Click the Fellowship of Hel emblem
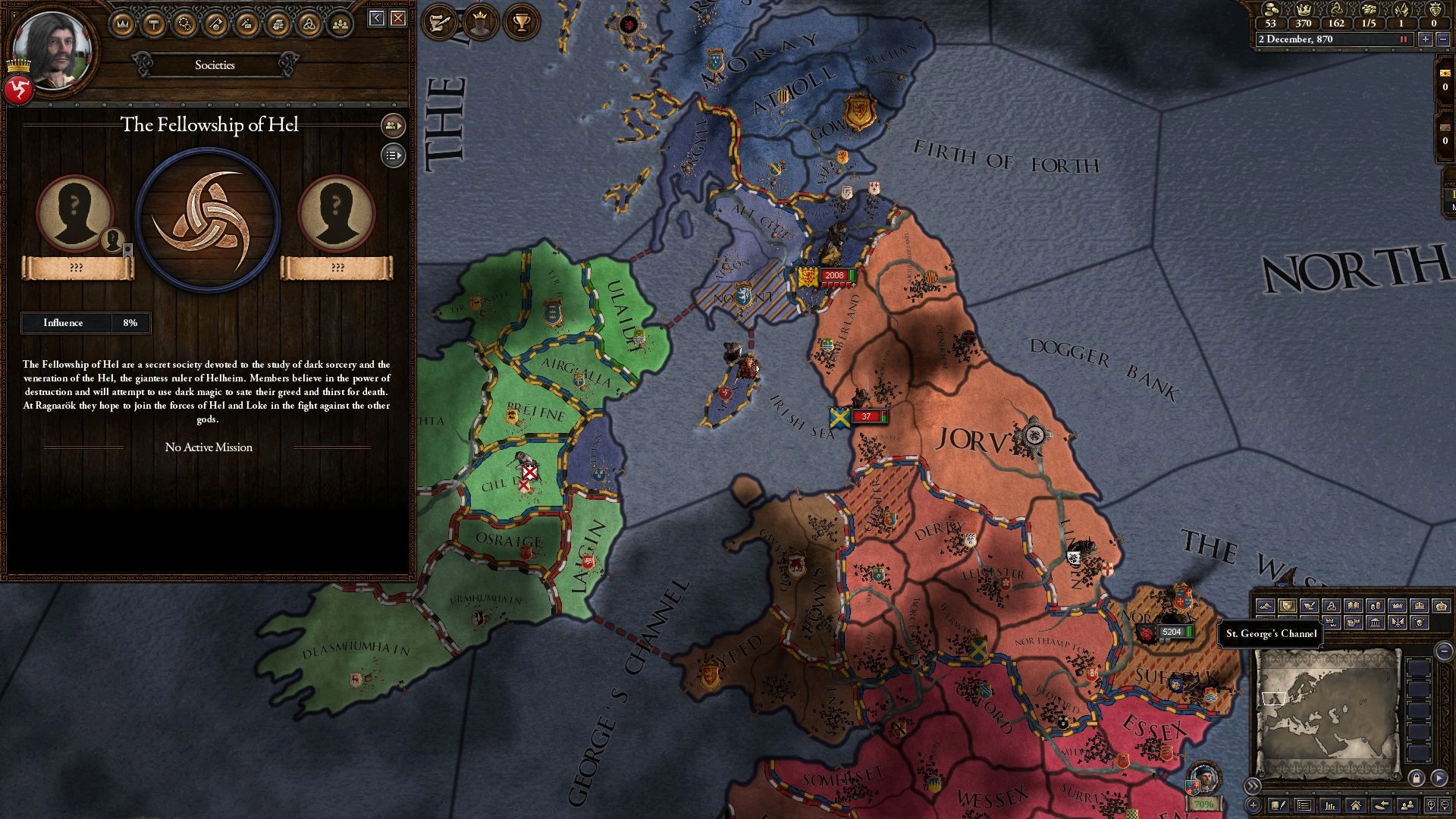 tap(208, 220)
